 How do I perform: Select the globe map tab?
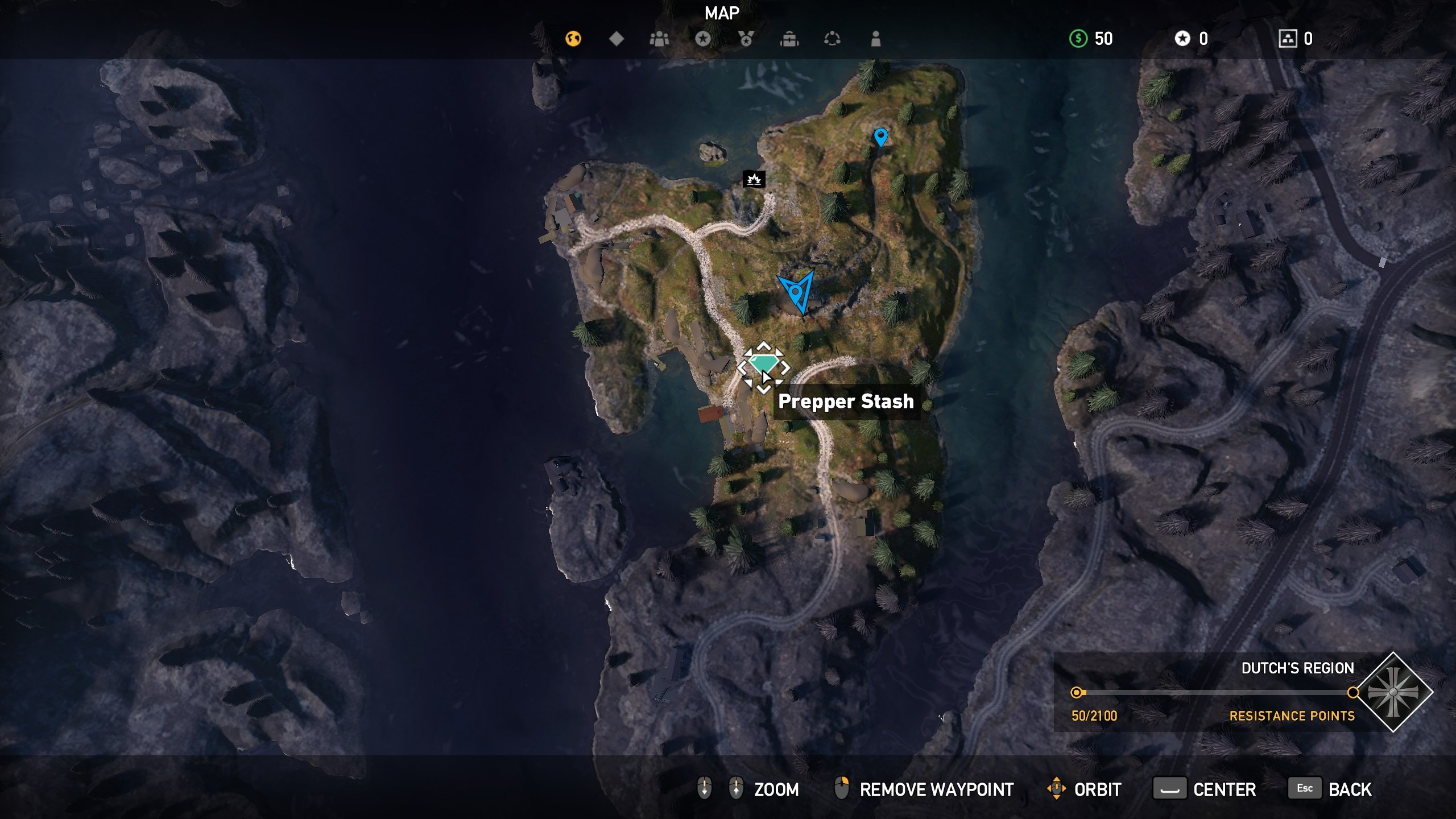pos(573,39)
